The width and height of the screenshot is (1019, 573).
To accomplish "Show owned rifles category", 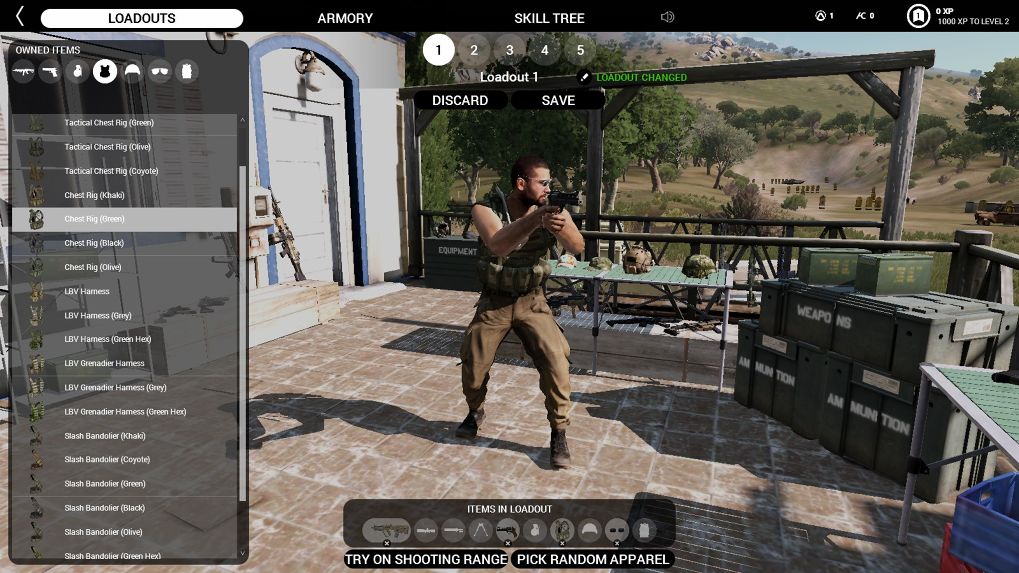I will (x=23, y=71).
